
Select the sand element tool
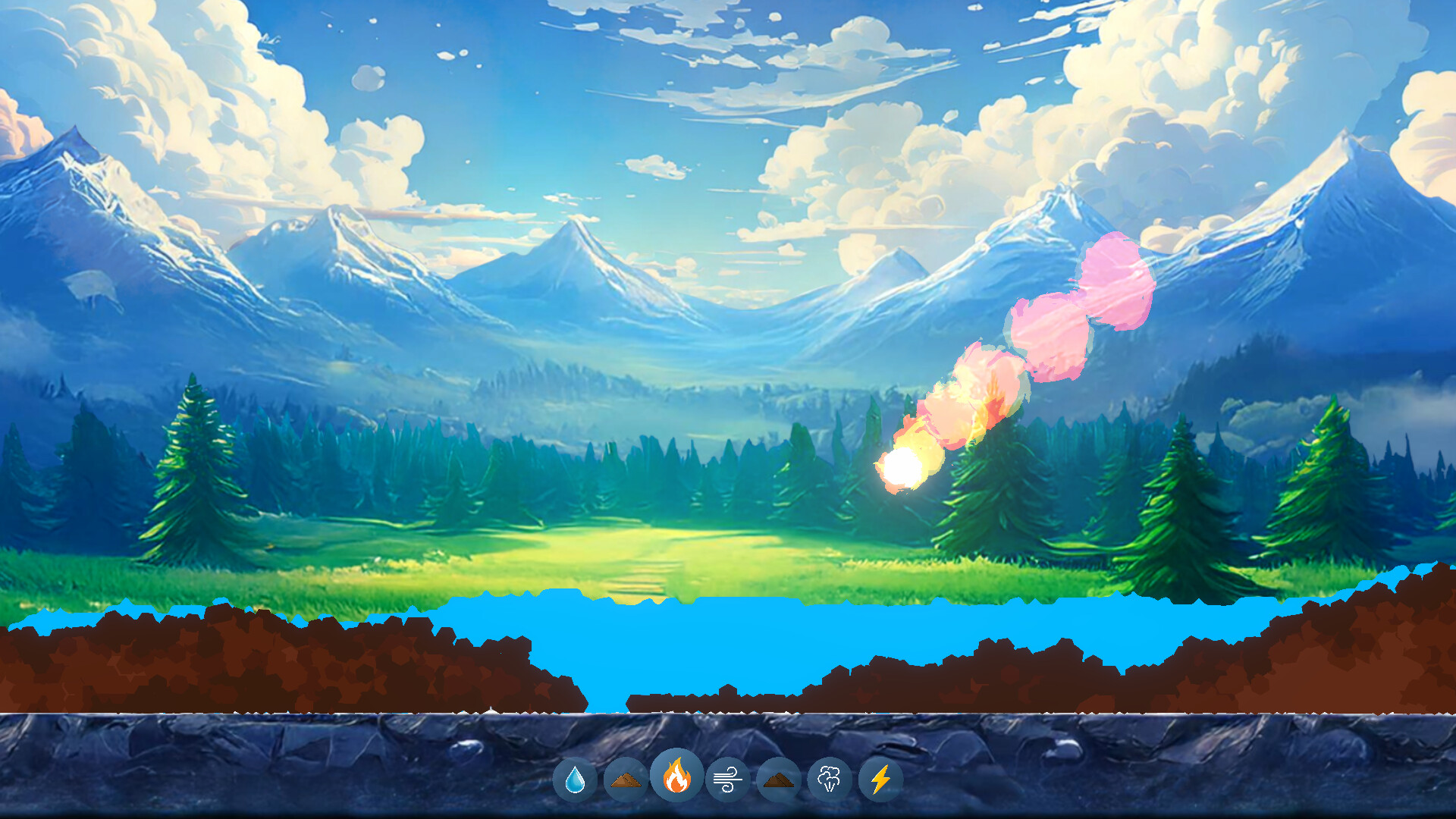coord(626,778)
